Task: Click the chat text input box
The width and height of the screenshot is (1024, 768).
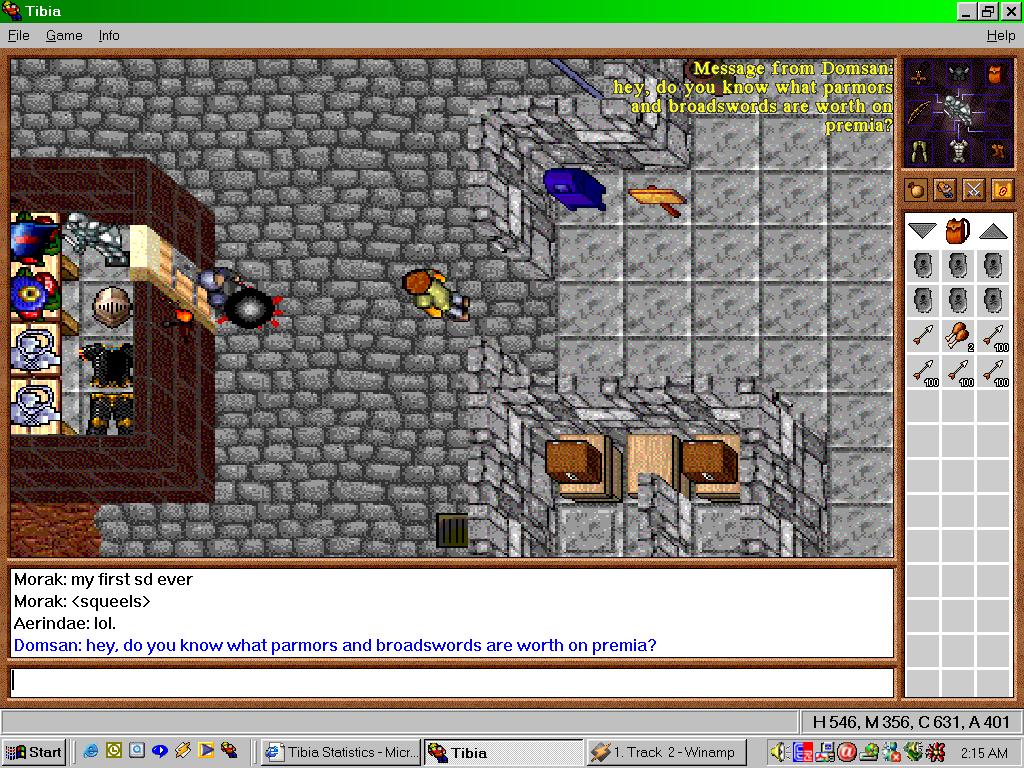Action: tap(452, 682)
